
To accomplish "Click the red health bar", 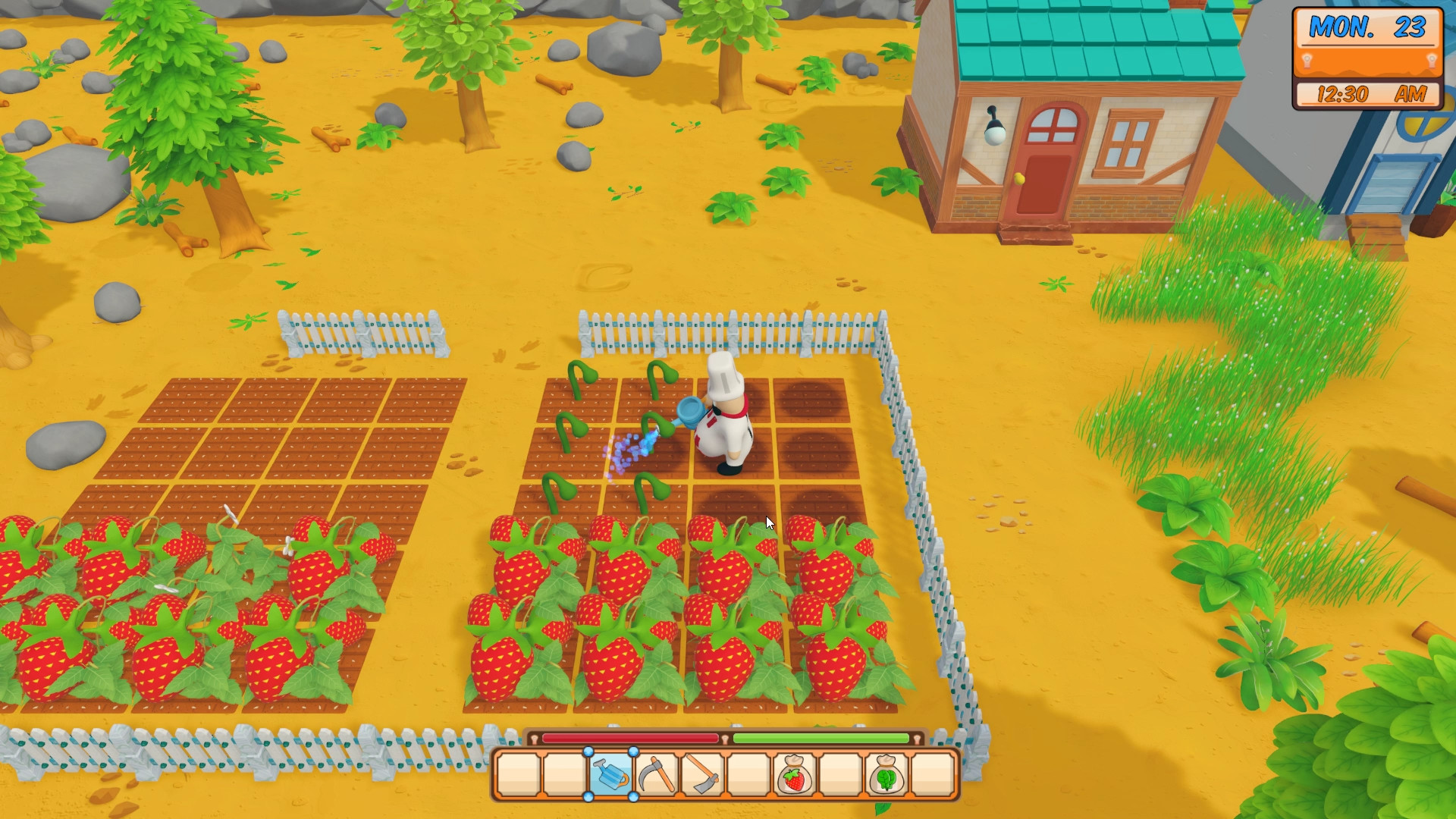I will pyautogui.click(x=629, y=738).
